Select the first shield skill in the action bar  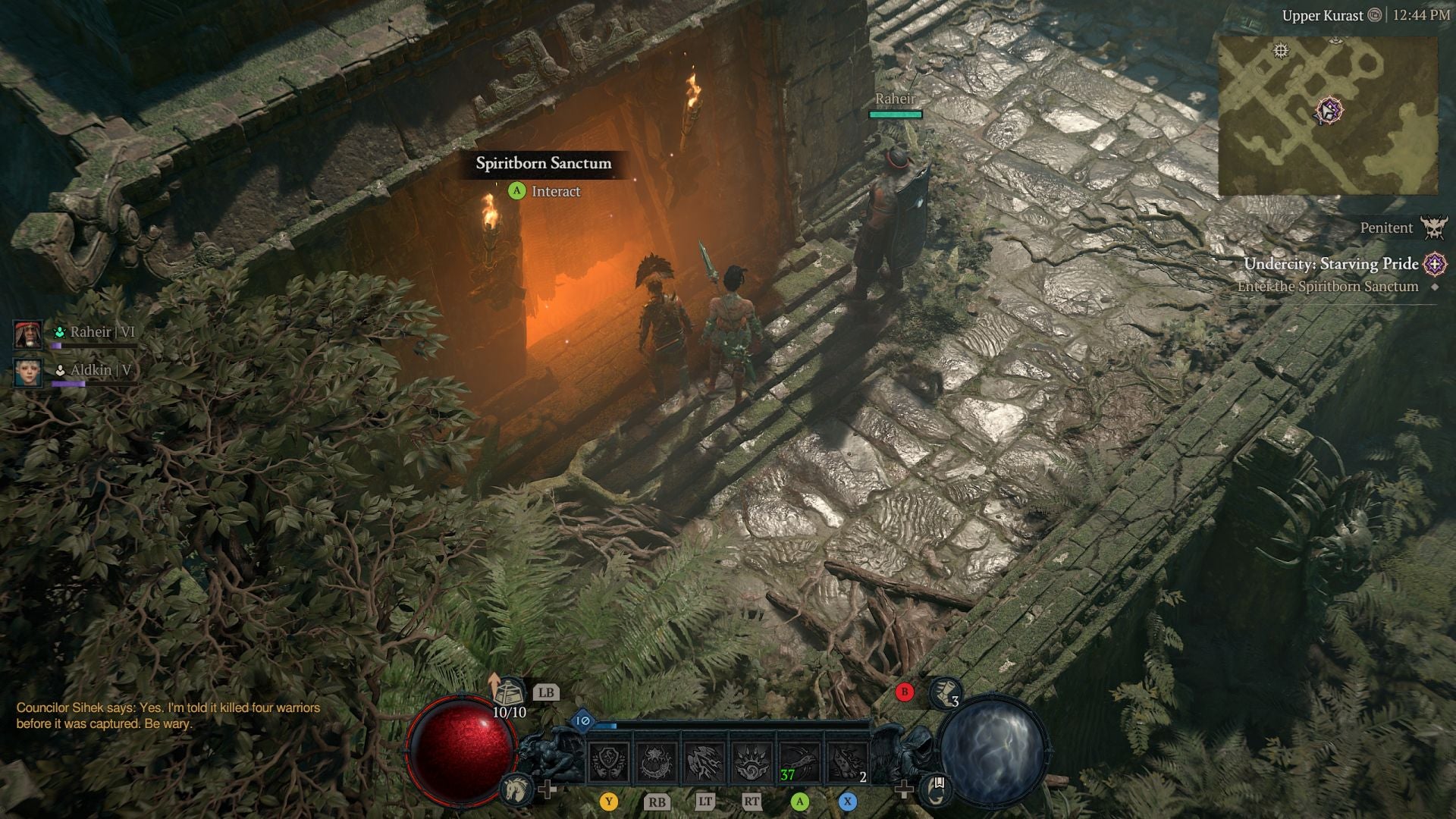point(609,762)
